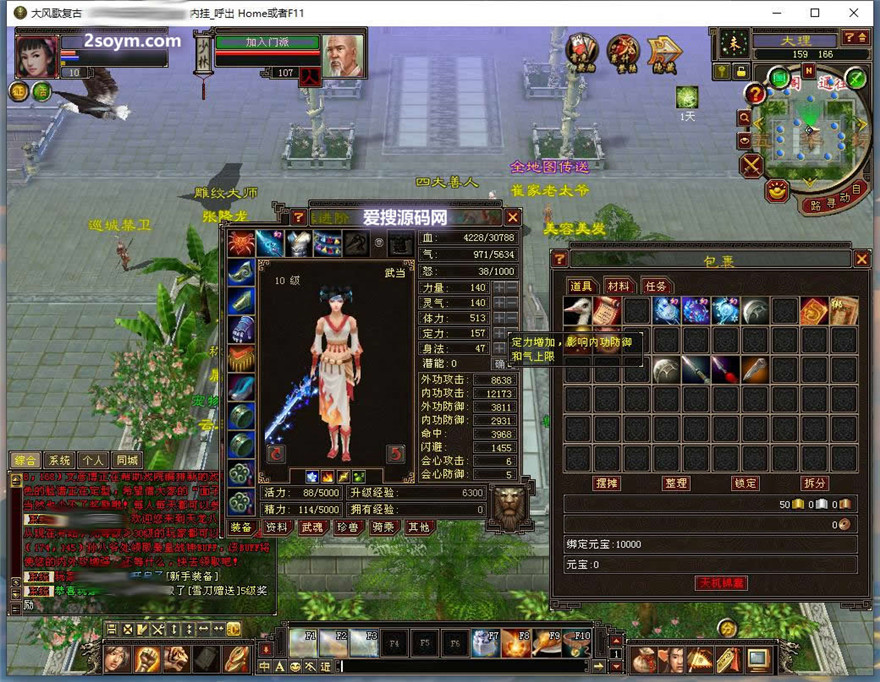The width and height of the screenshot is (880, 682).
Task: Close the 包裹 inventory window
Action: pos(861,259)
